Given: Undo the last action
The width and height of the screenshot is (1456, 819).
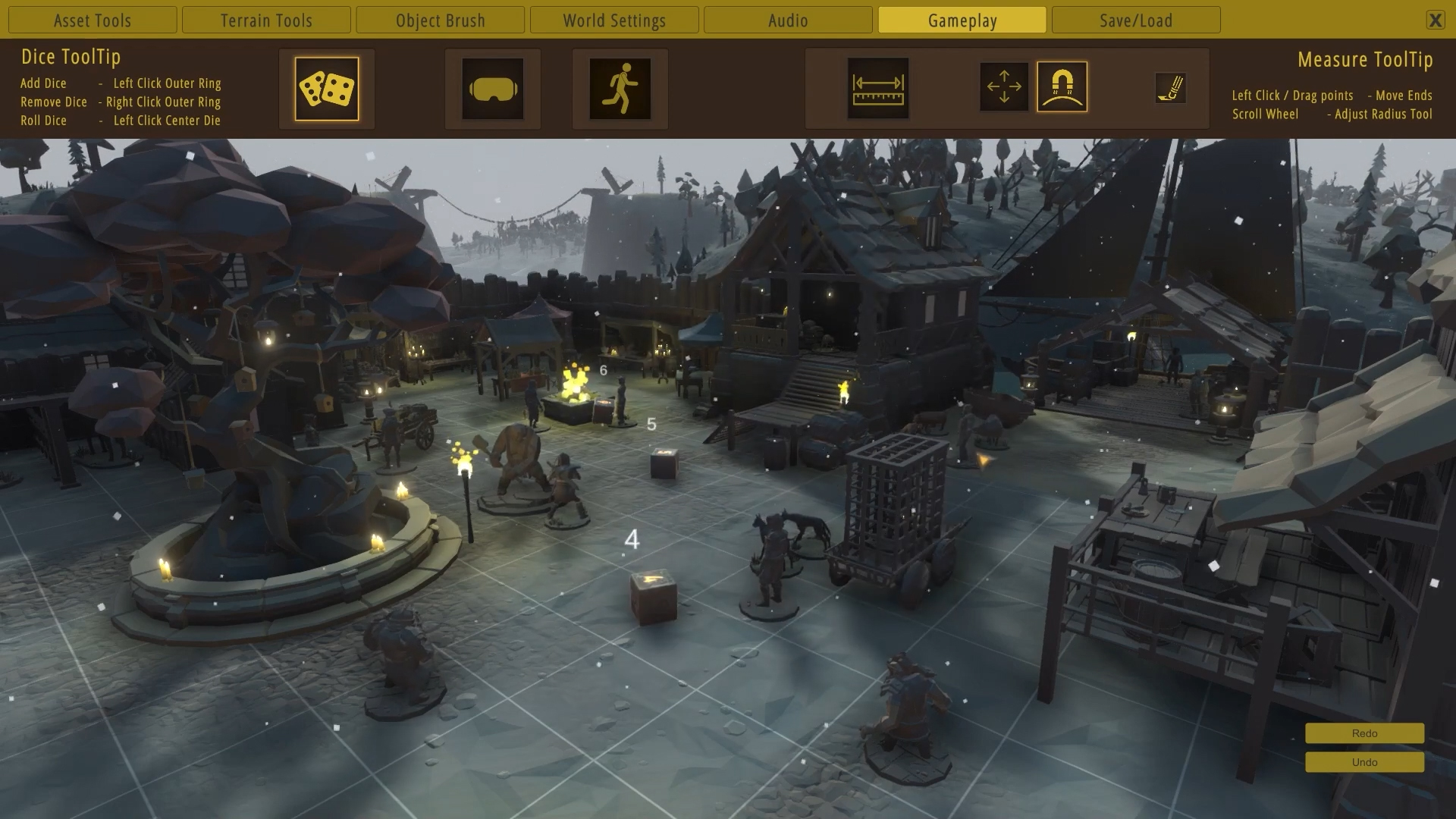Looking at the screenshot, I should point(1364,762).
